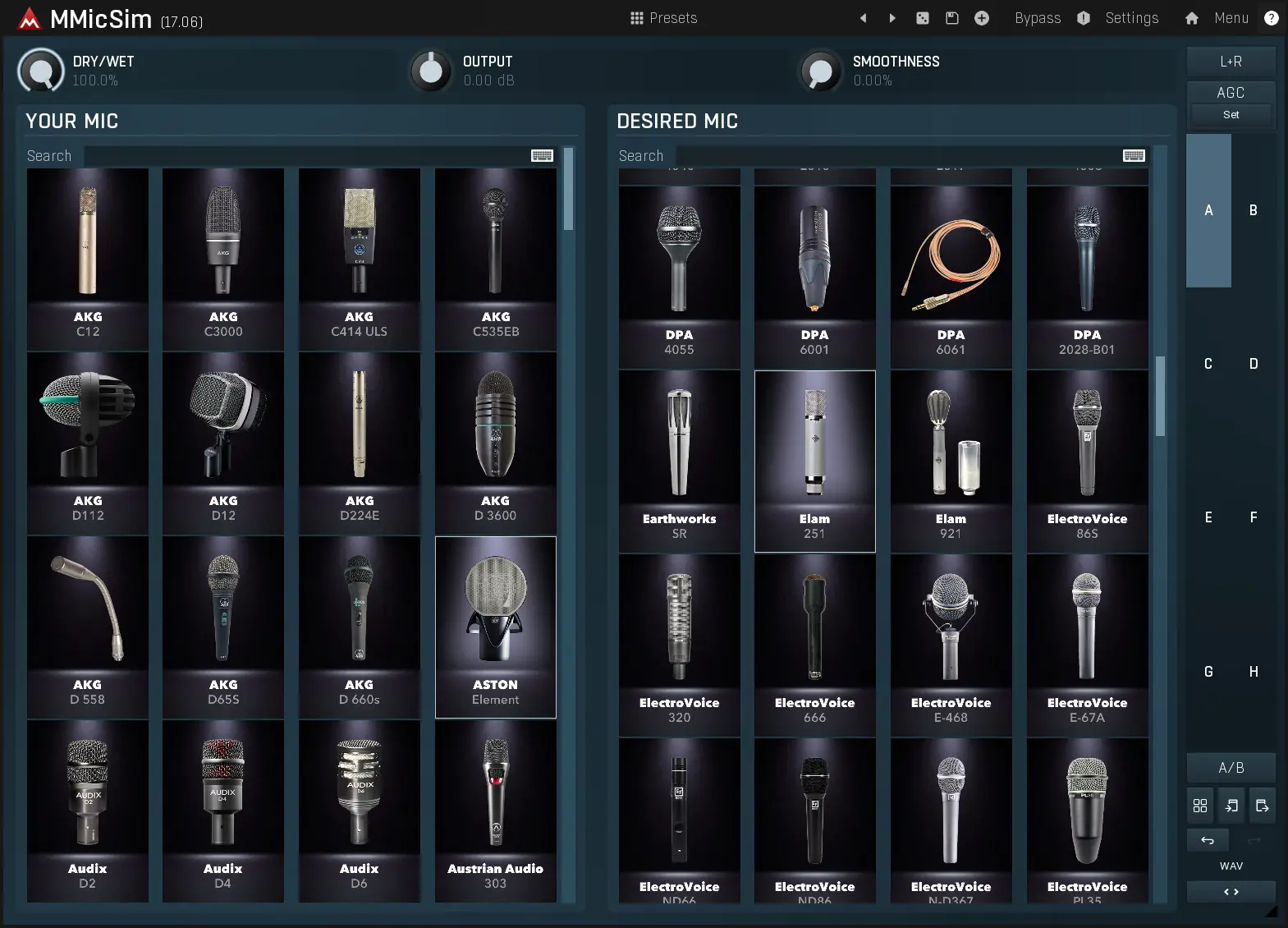Undo last change with the back arrow icon
1288x928 pixels.
[x=1208, y=839]
